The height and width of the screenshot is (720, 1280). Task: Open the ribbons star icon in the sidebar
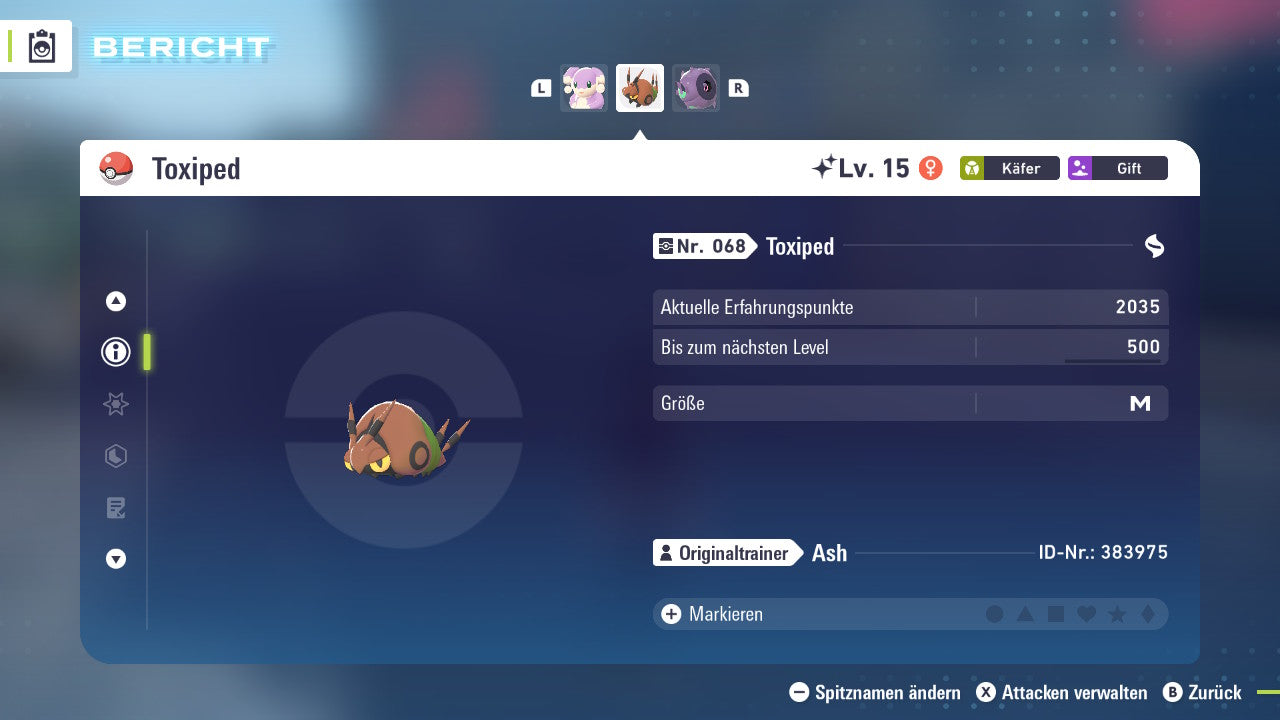pyautogui.click(x=115, y=404)
